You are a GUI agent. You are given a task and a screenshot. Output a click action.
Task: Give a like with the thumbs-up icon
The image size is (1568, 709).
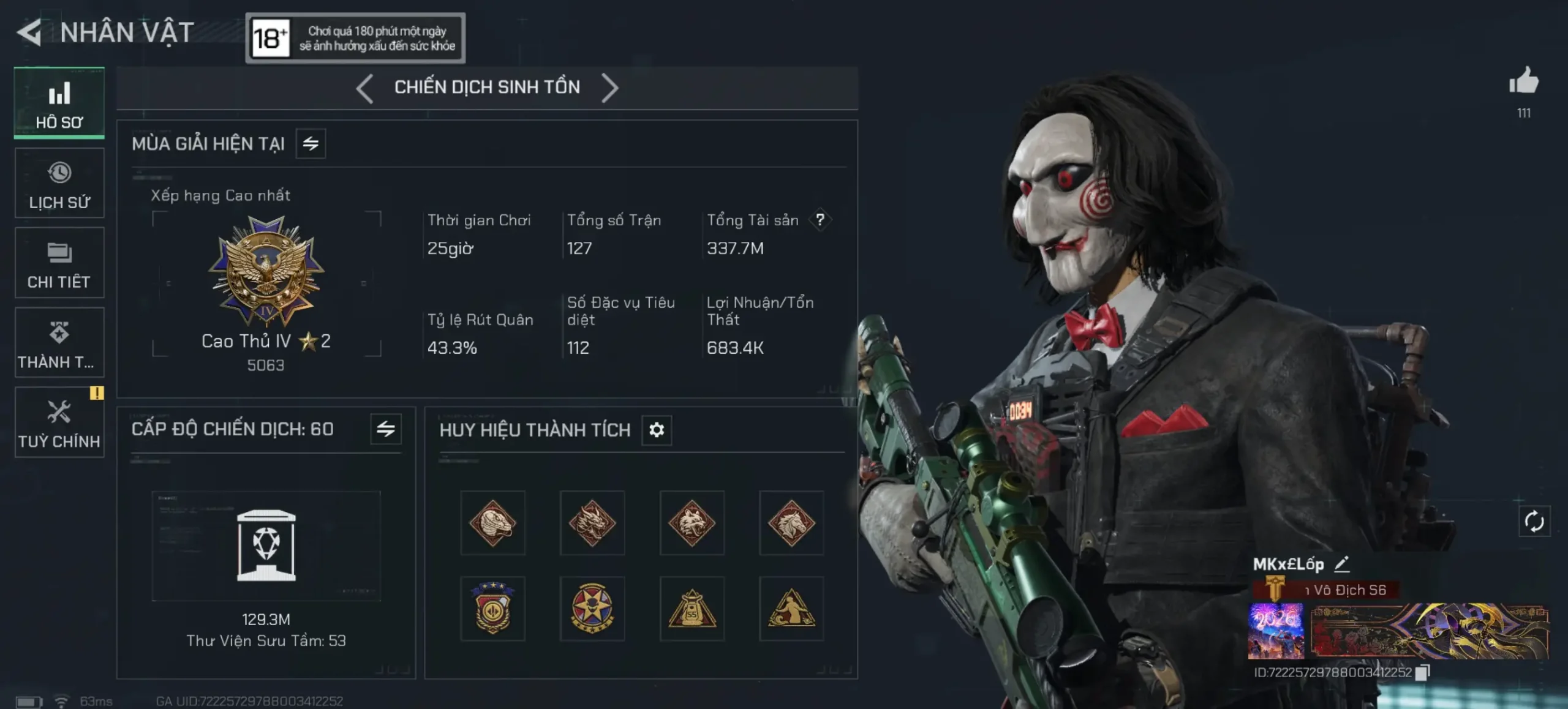pyautogui.click(x=1523, y=82)
